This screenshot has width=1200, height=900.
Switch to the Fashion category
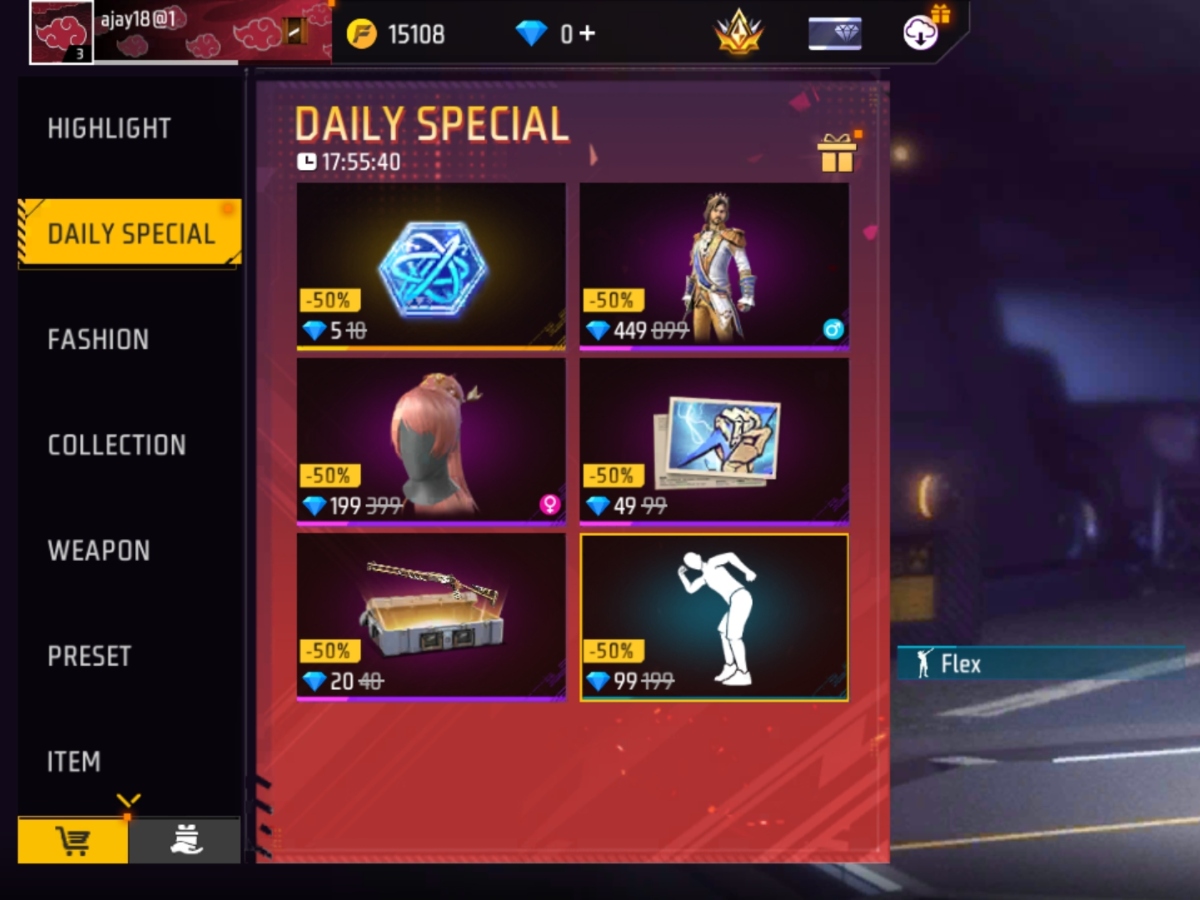(98, 340)
